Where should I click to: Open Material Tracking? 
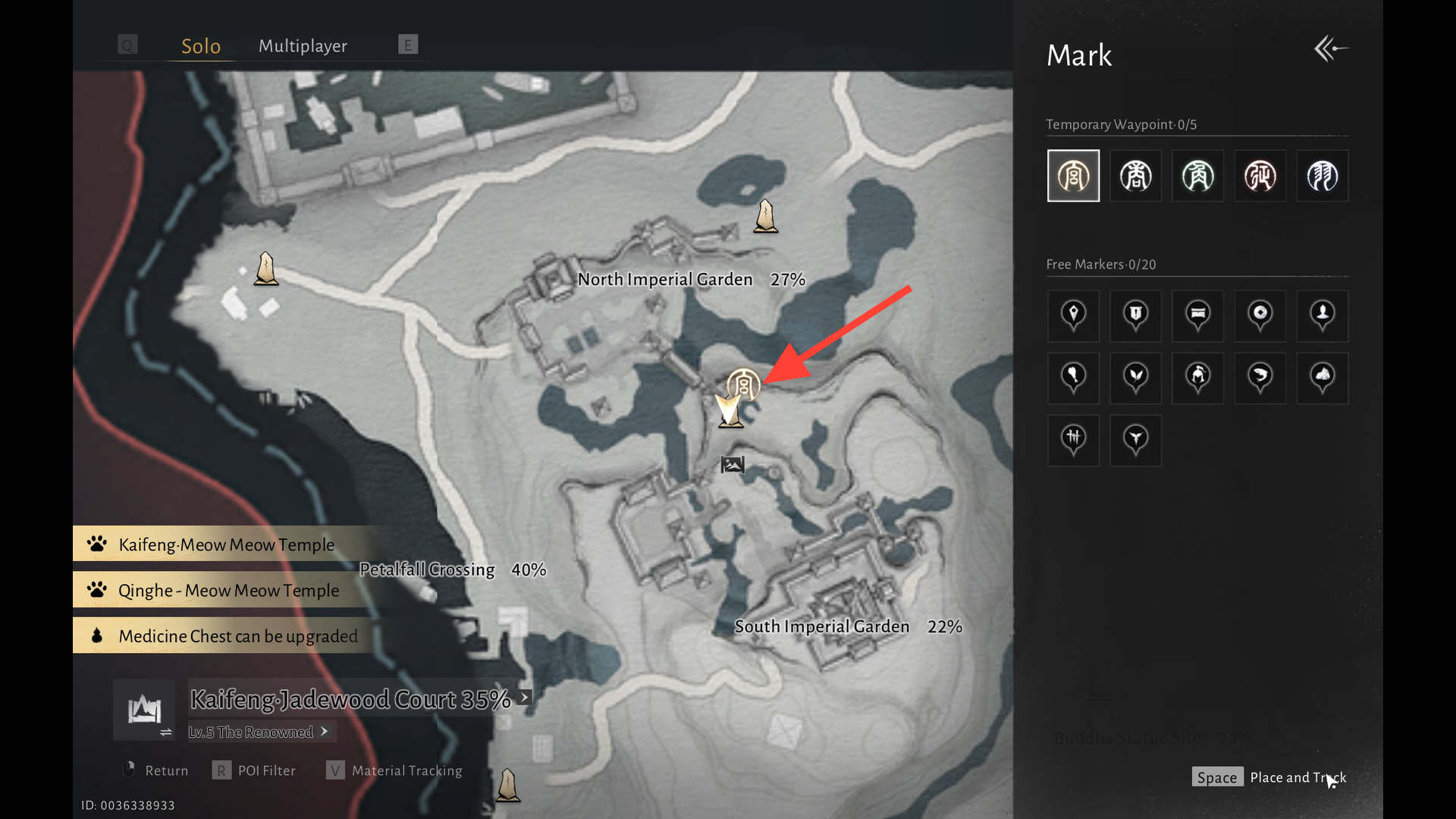tap(406, 770)
